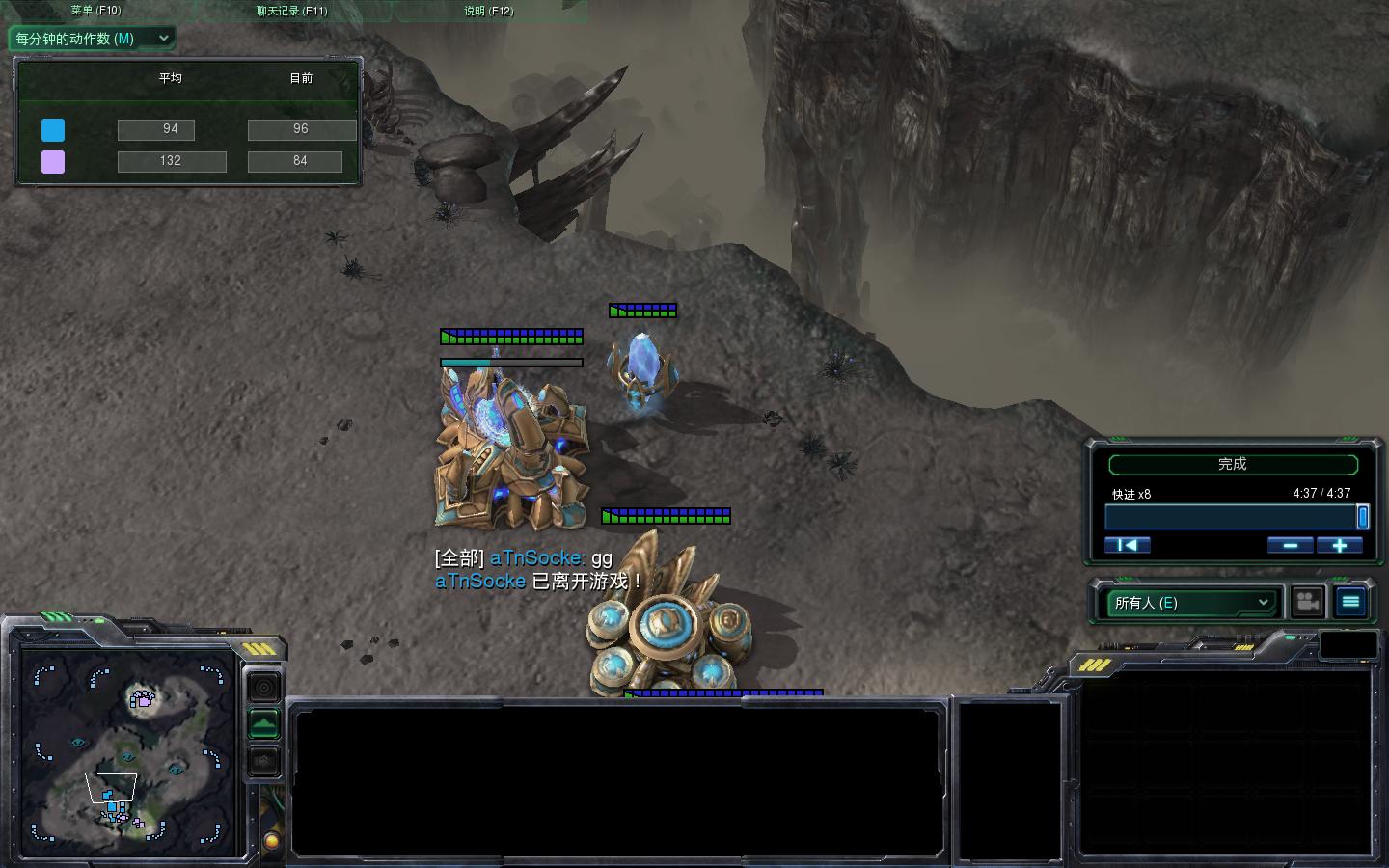Select the blue player color swatch
The width and height of the screenshot is (1389, 868).
coord(53,130)
